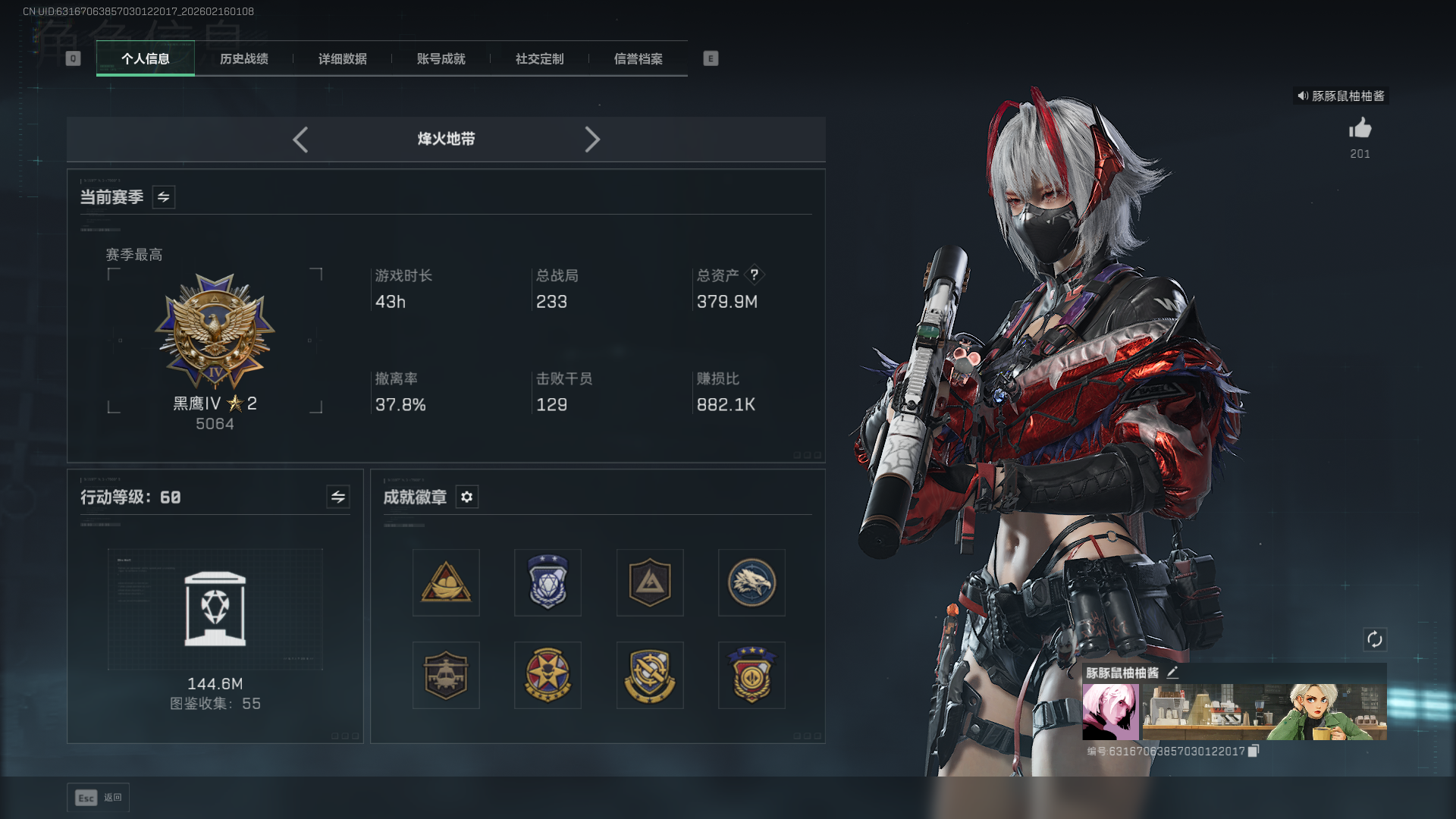The width and height of the screenshot is (1456, 819).
Task: Click left arrow to switch game mode
Action: (x=300, y=140)
